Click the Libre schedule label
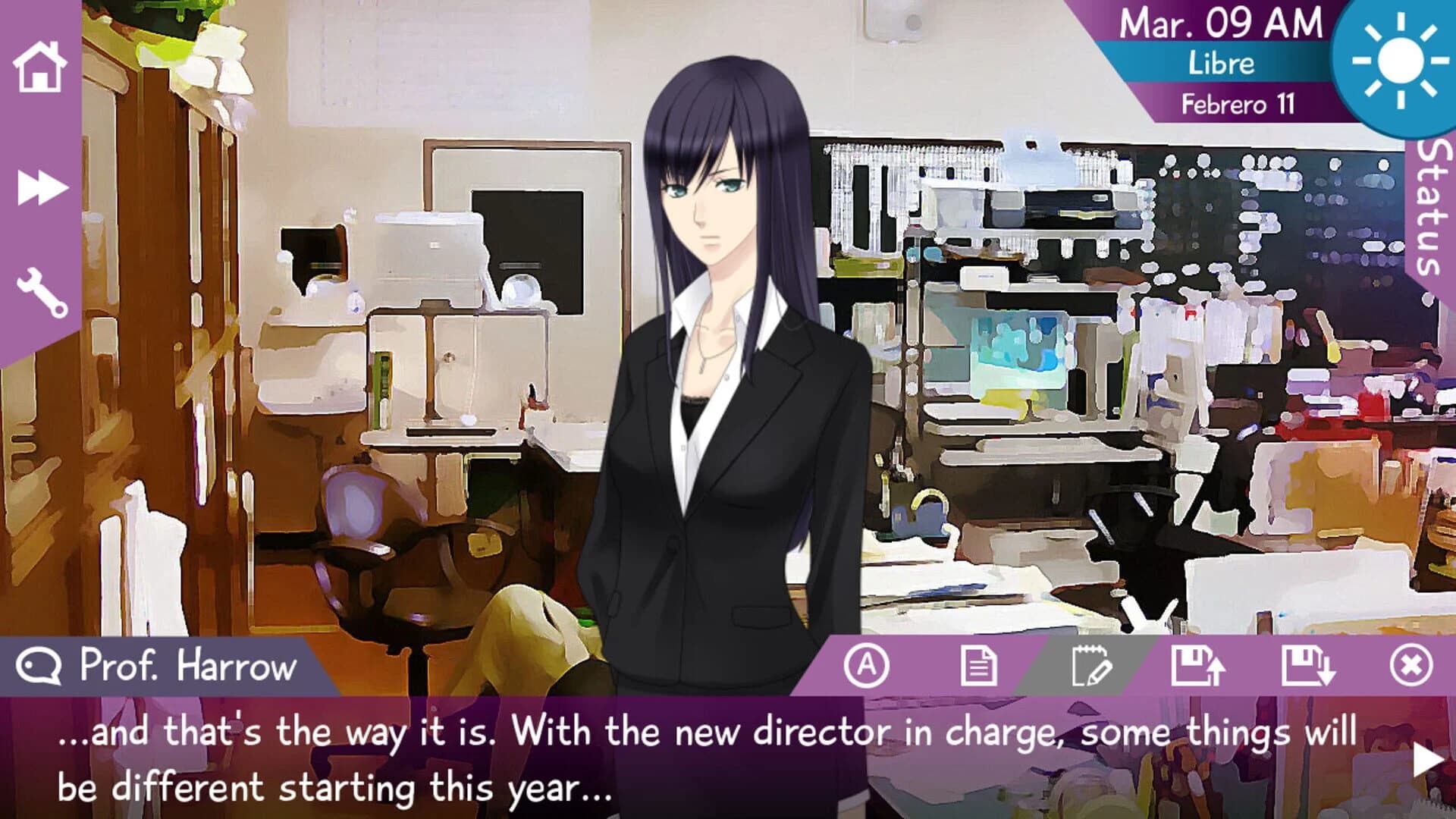The height and width of the screenshot is (819, 1456). tap(1221, 64)
